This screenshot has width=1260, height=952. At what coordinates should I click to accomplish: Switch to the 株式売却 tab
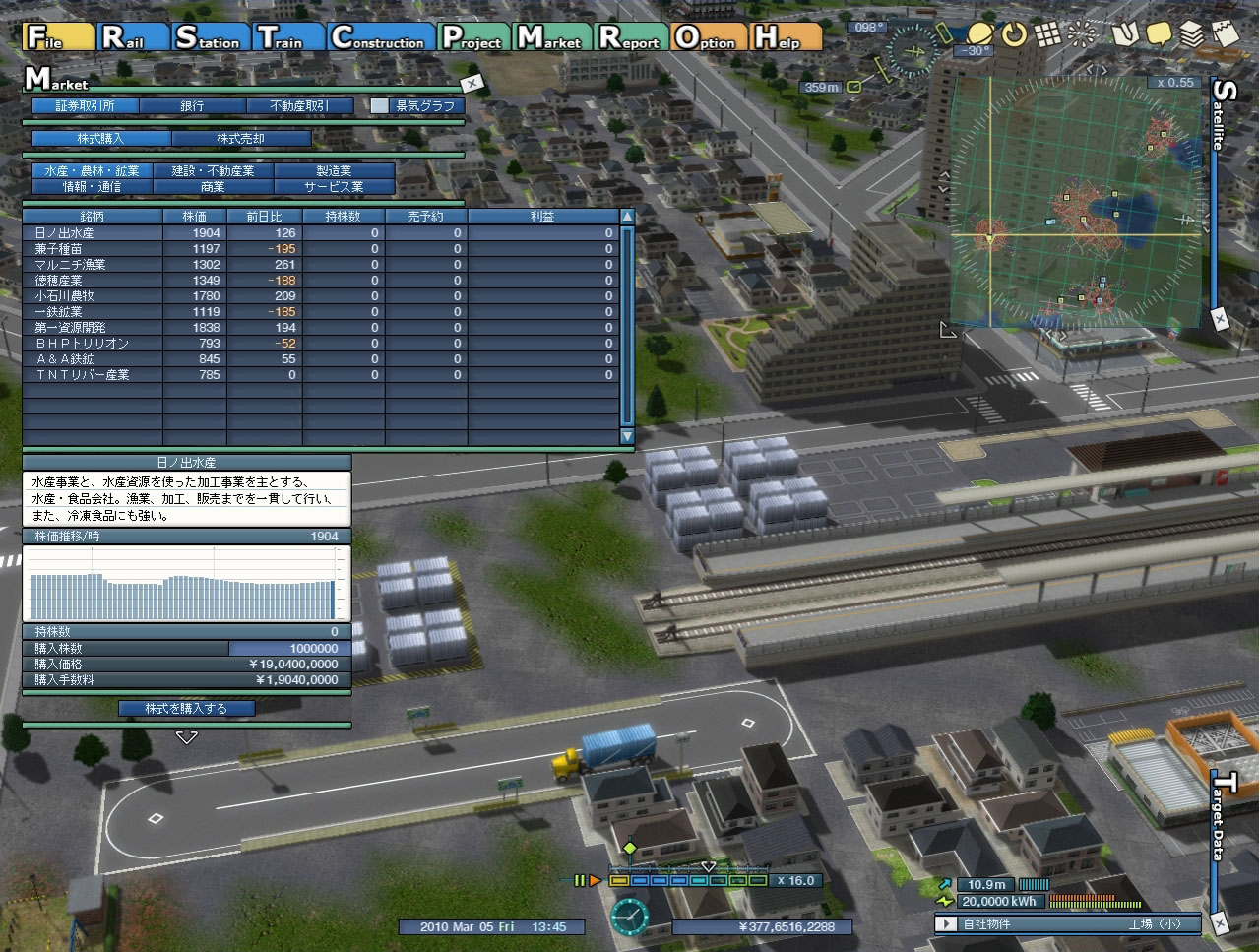pos(241,139)
